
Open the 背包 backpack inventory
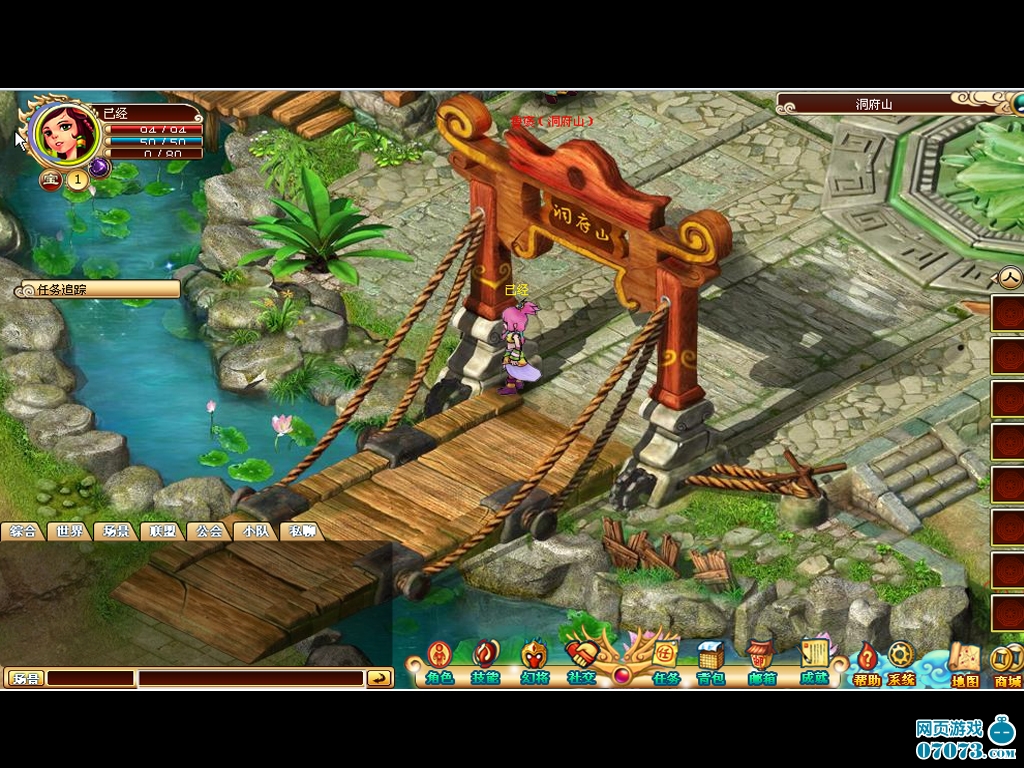pyautogui.click(x=711, y=660)
